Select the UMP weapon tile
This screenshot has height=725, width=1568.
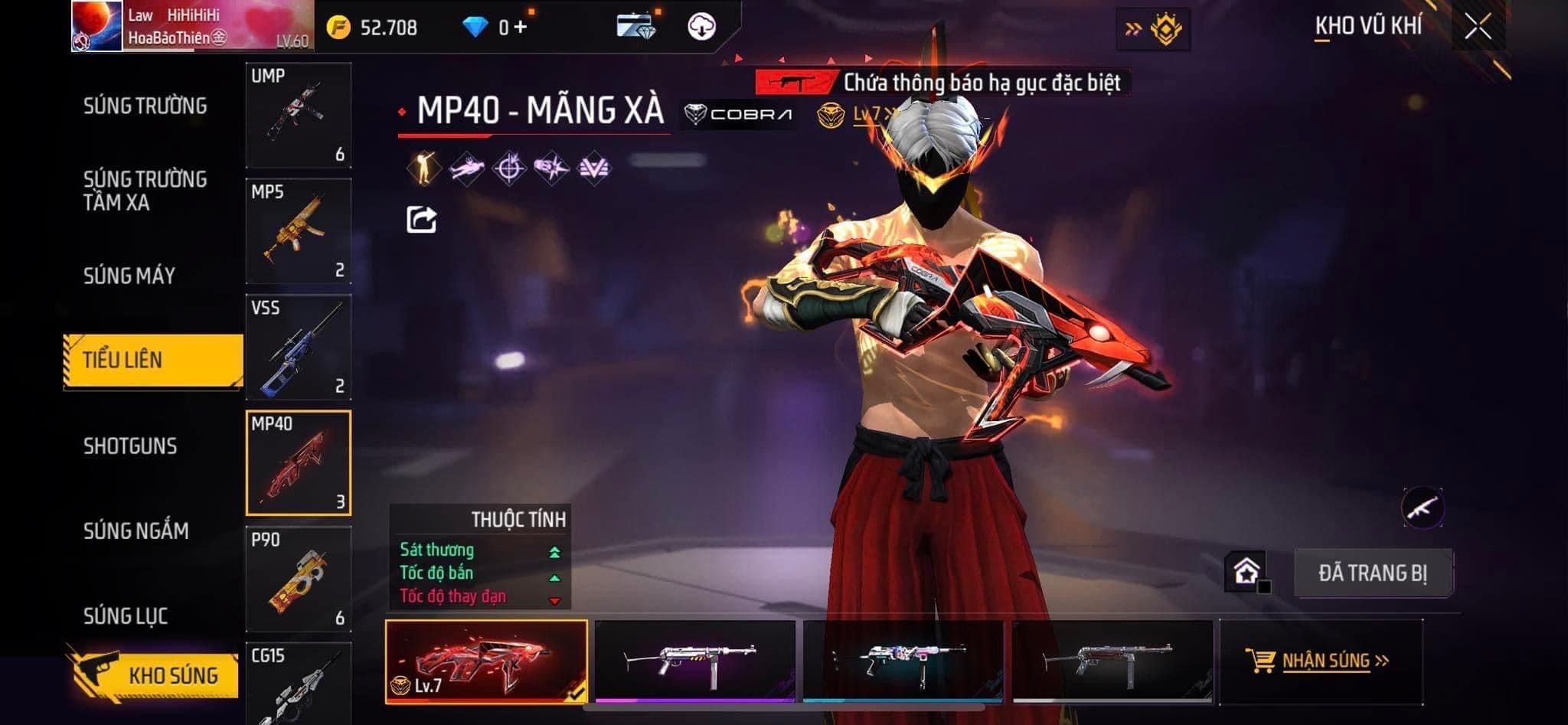click(299, 116)
